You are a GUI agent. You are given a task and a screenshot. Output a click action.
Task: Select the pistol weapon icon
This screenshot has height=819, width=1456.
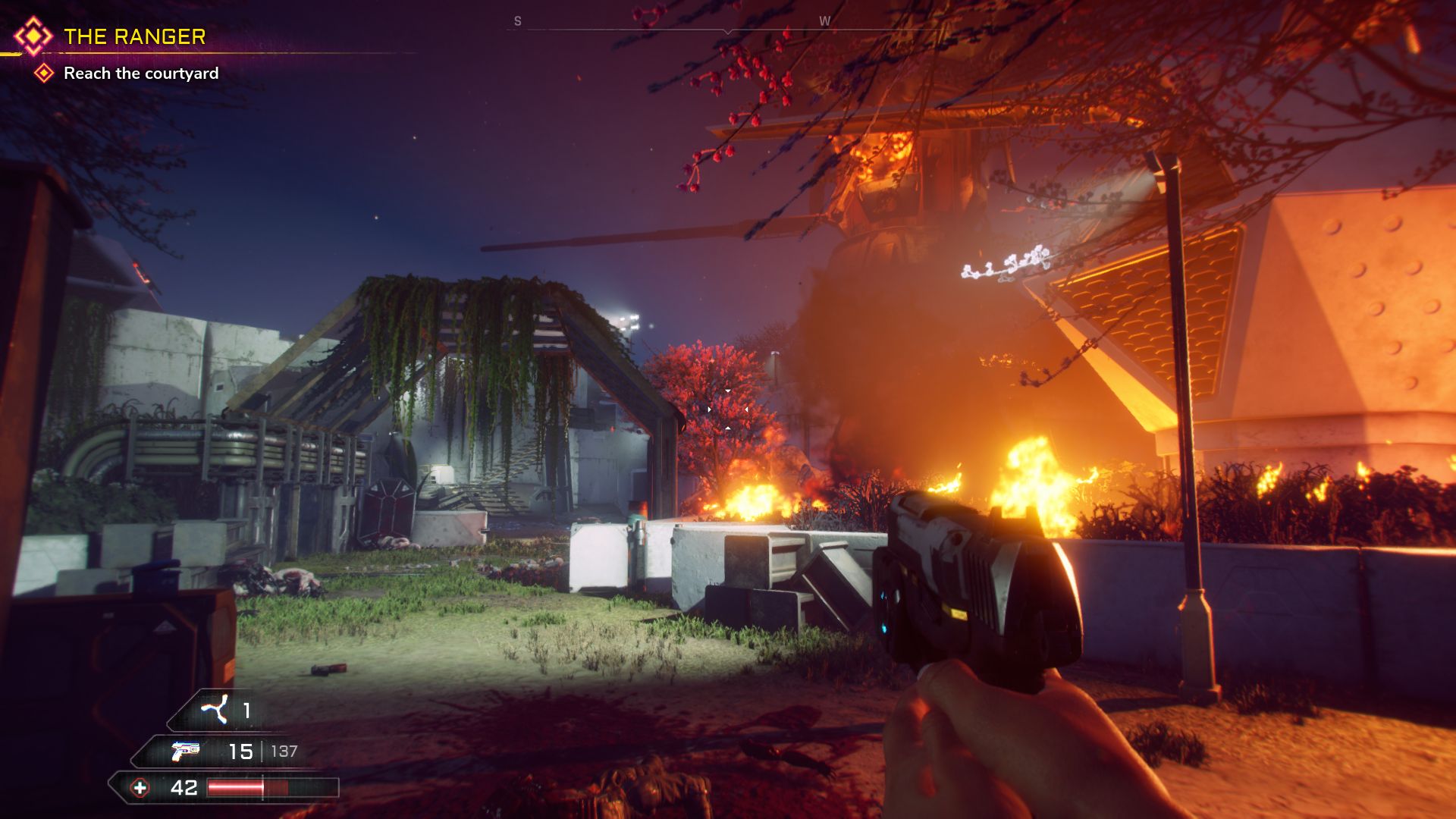pos(185,751)
